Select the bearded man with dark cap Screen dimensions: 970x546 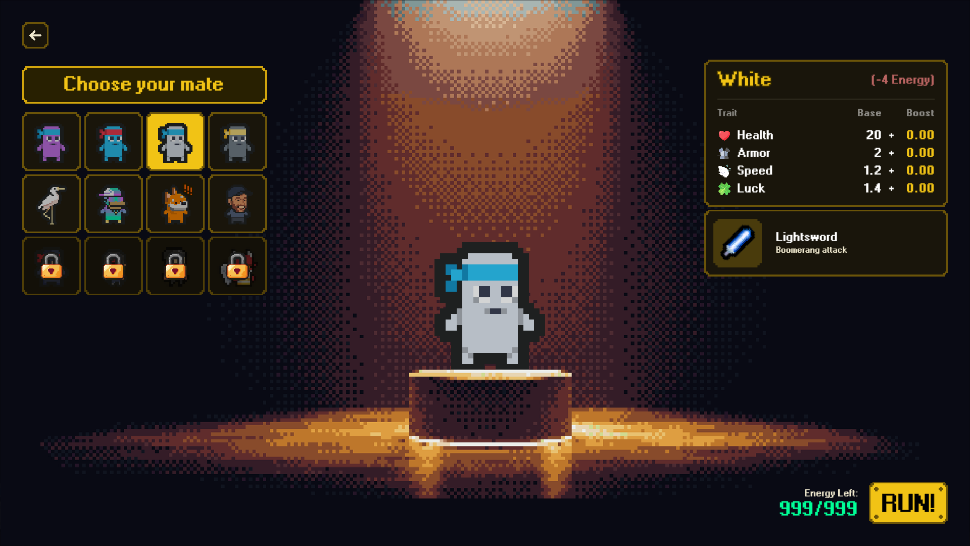[x=237, y=204]
